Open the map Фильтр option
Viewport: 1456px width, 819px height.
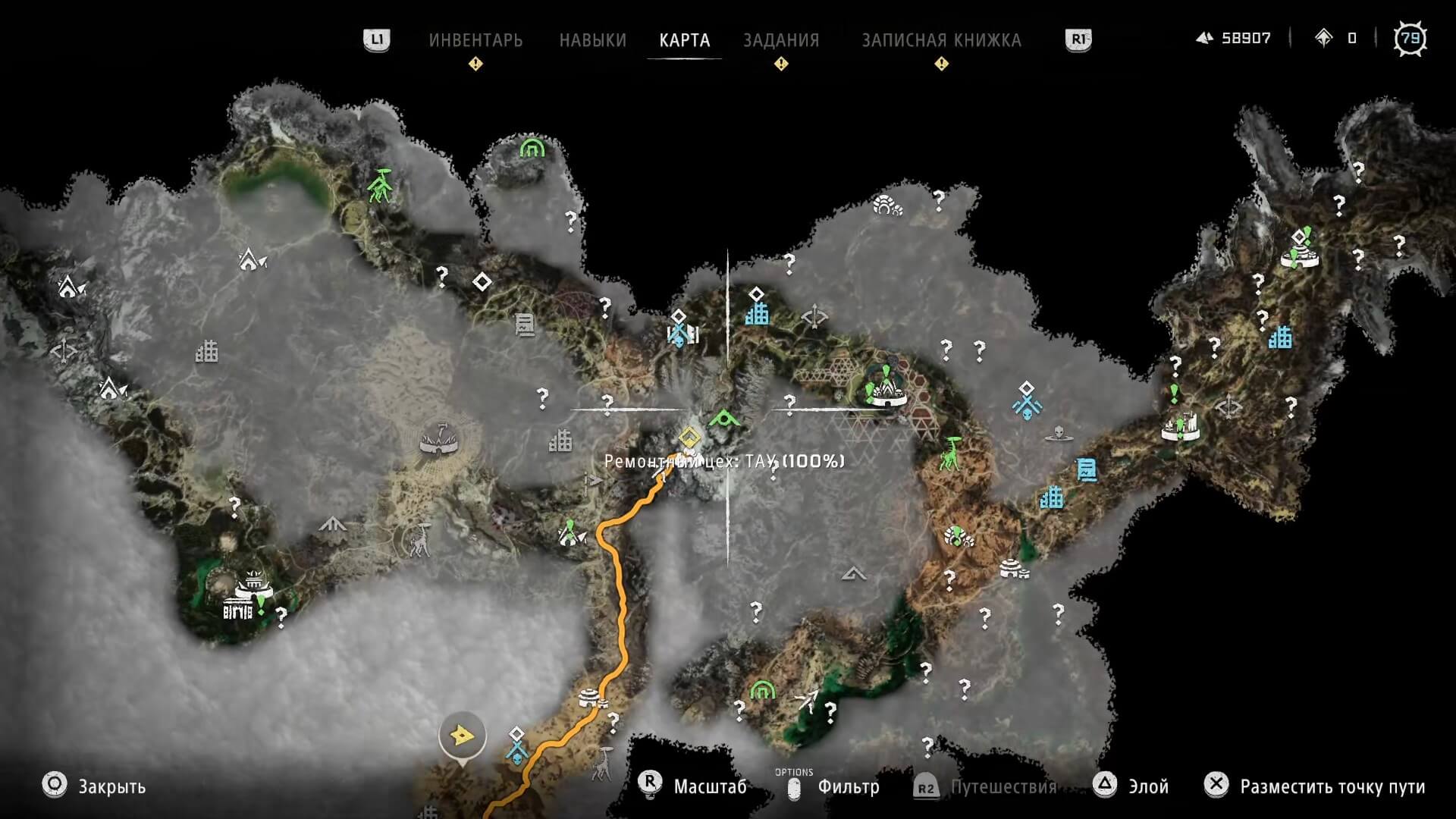pyautogui.click(x=848, y=787)
